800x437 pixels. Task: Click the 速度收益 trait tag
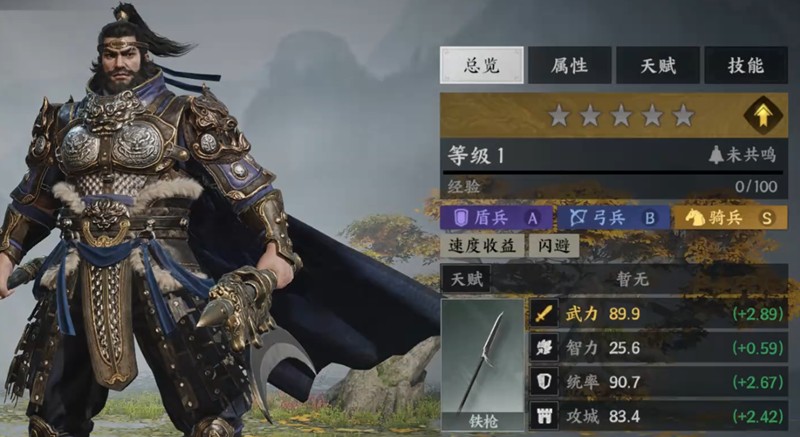tap(482, 246)
